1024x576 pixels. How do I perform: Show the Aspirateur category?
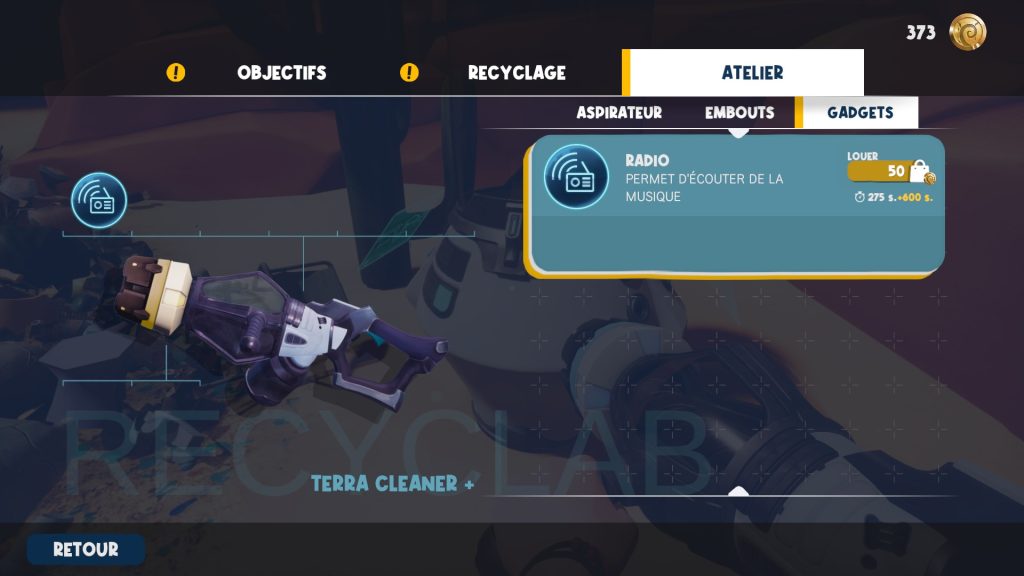[619, 113]
